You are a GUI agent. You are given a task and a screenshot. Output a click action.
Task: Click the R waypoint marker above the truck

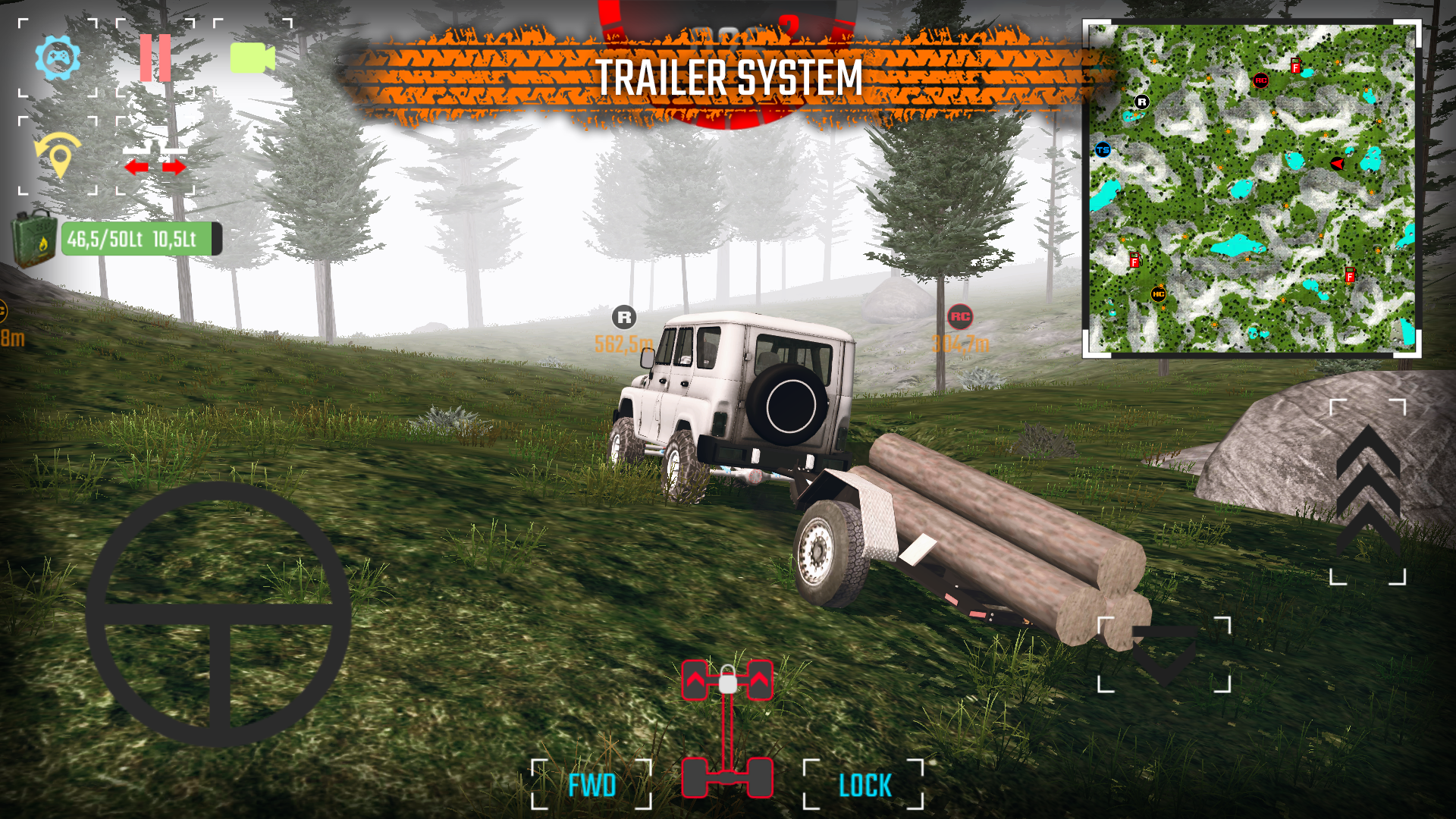[624, 317]
